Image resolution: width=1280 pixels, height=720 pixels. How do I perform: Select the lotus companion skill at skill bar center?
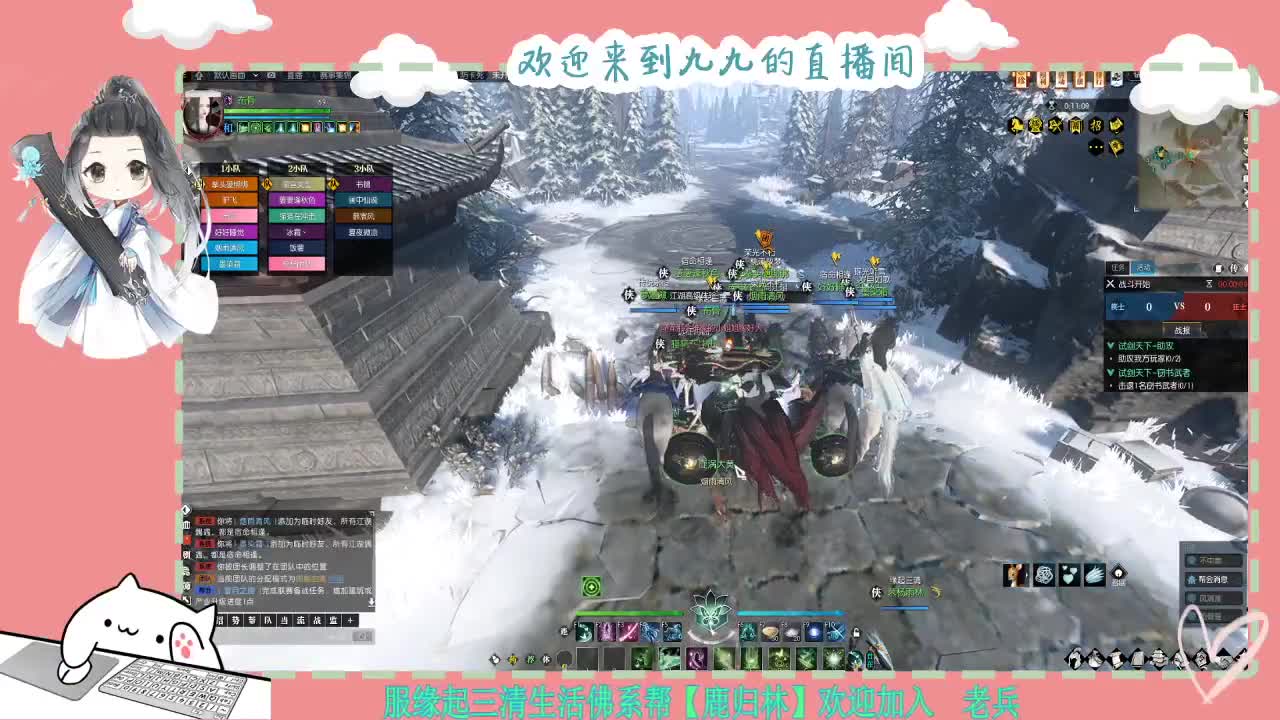708,616
